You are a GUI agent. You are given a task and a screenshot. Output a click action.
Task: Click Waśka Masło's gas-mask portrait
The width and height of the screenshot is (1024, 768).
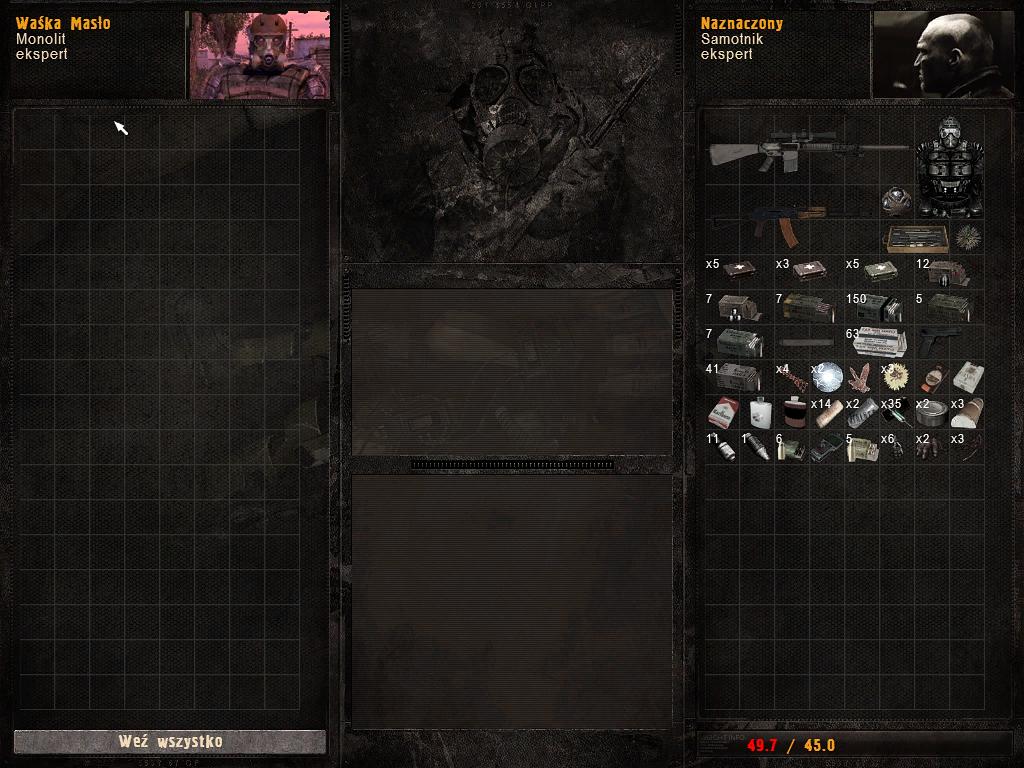point(259,56)
